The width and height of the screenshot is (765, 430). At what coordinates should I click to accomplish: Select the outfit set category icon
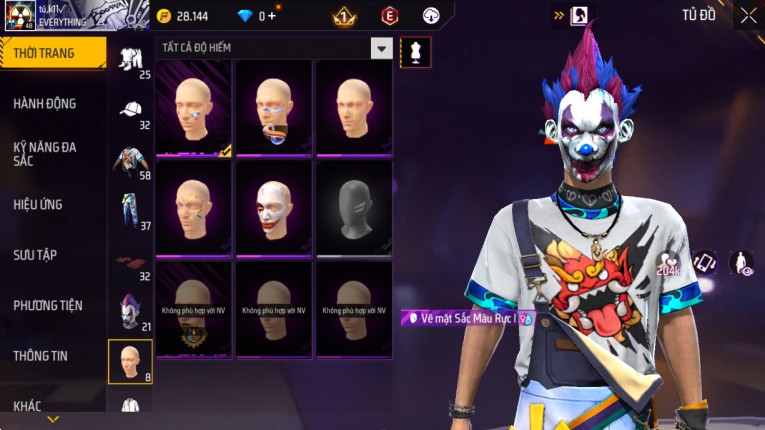click(x=130, y=58)
